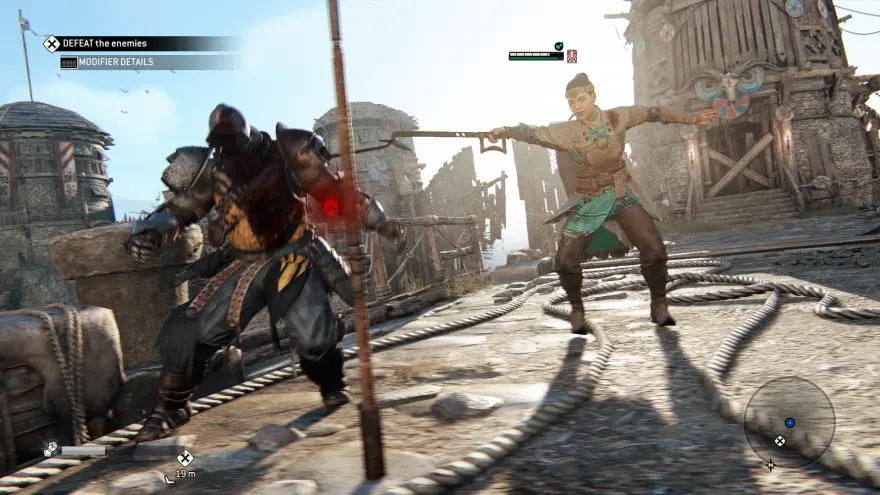880x495 pixels.
Task: Open MODIFIER DETAILS
Action: click(x=106, y=62)
